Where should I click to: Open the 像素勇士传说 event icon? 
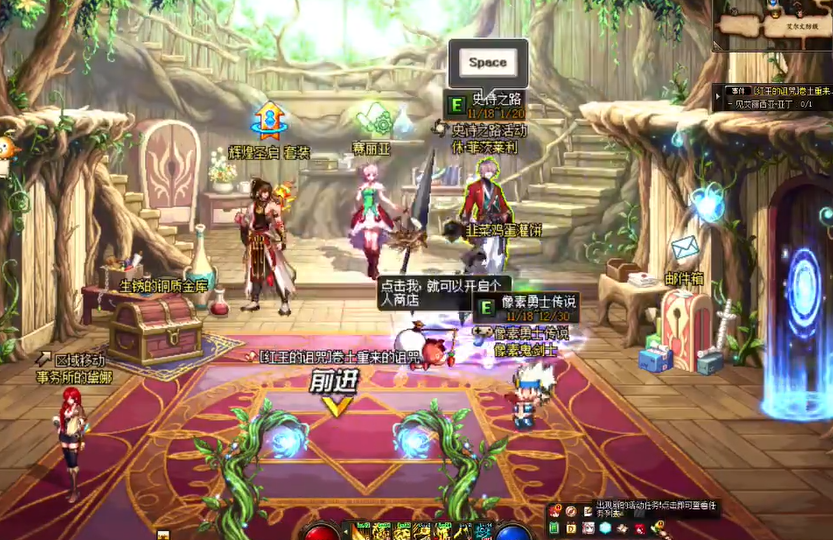(486, 307)
